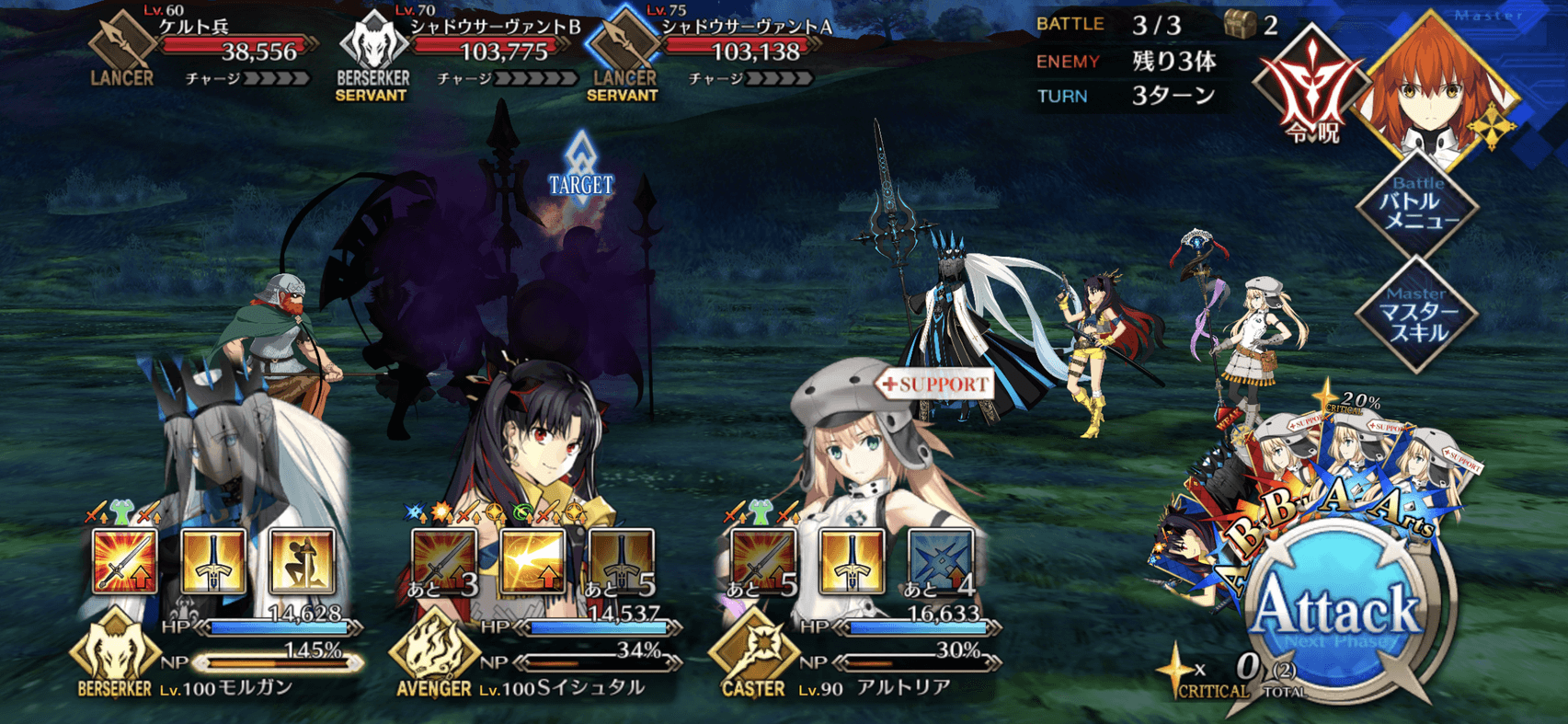
Task: Tap the treasure chest drop counter
Action: [1242, 25]
